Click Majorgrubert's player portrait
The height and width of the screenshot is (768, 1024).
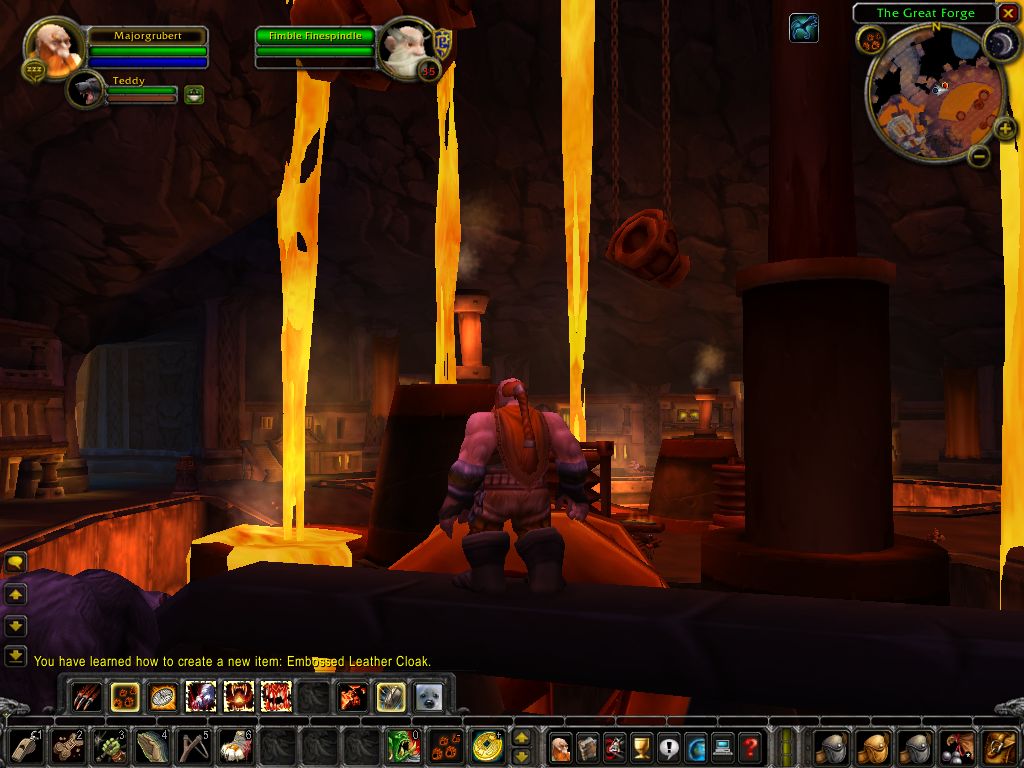(x=52, y=46)
